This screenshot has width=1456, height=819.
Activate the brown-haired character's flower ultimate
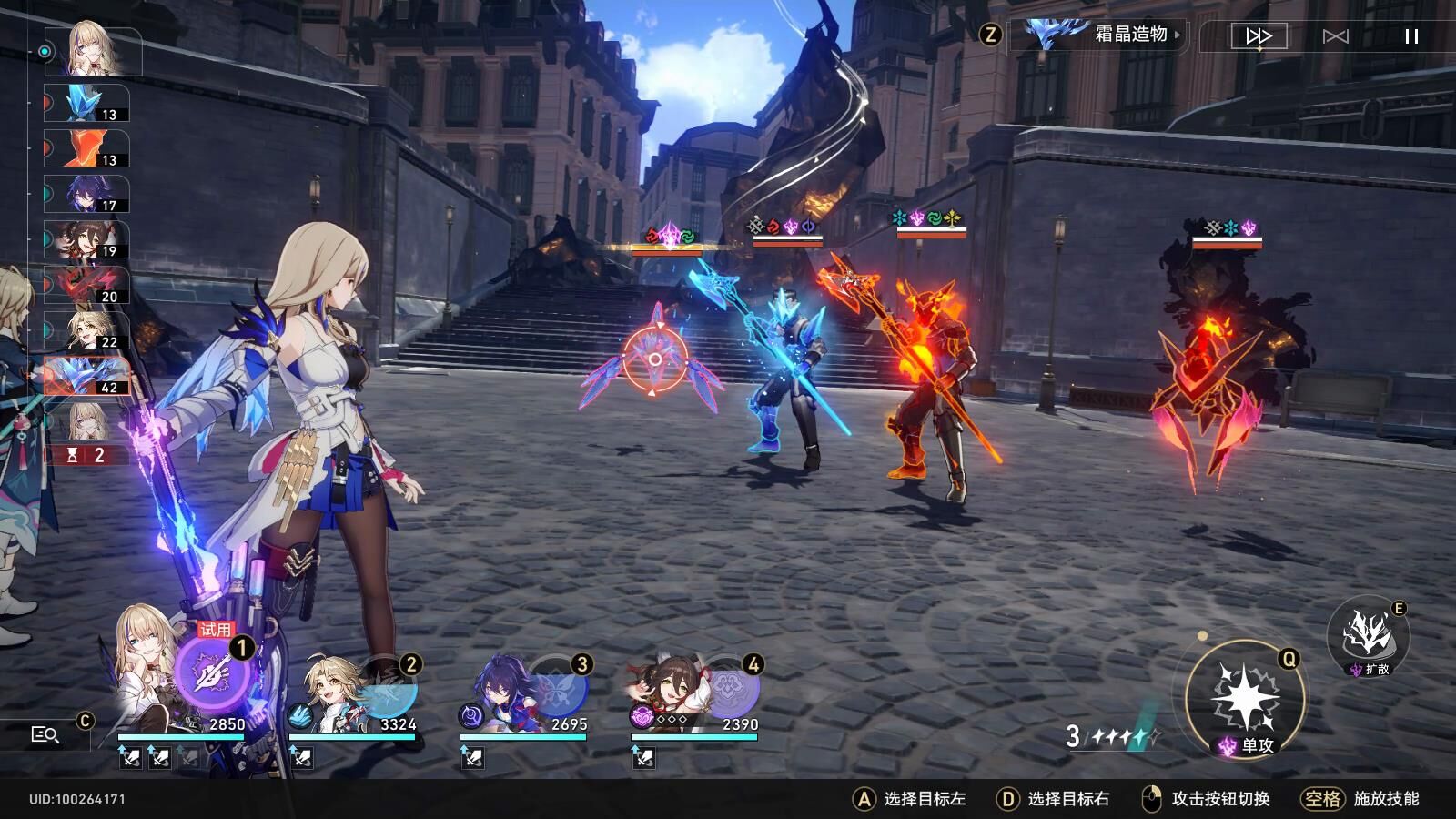pyautogui.click(x=728, y=689)
